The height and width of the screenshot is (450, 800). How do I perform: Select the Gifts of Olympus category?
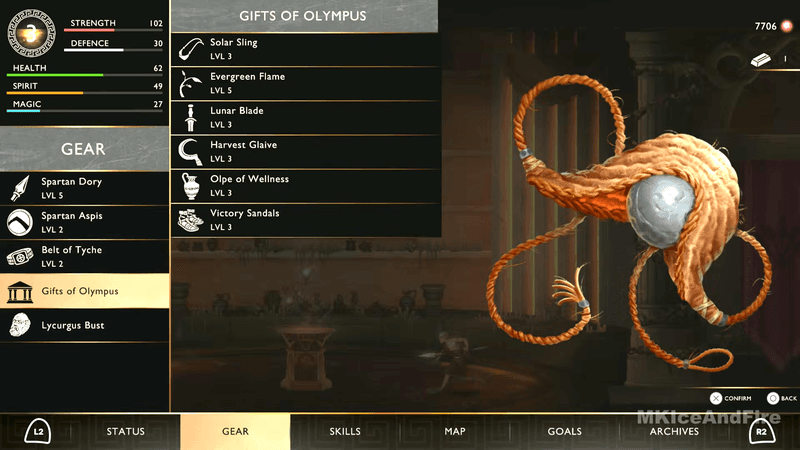pyautogui.click(x=85, y=291)
